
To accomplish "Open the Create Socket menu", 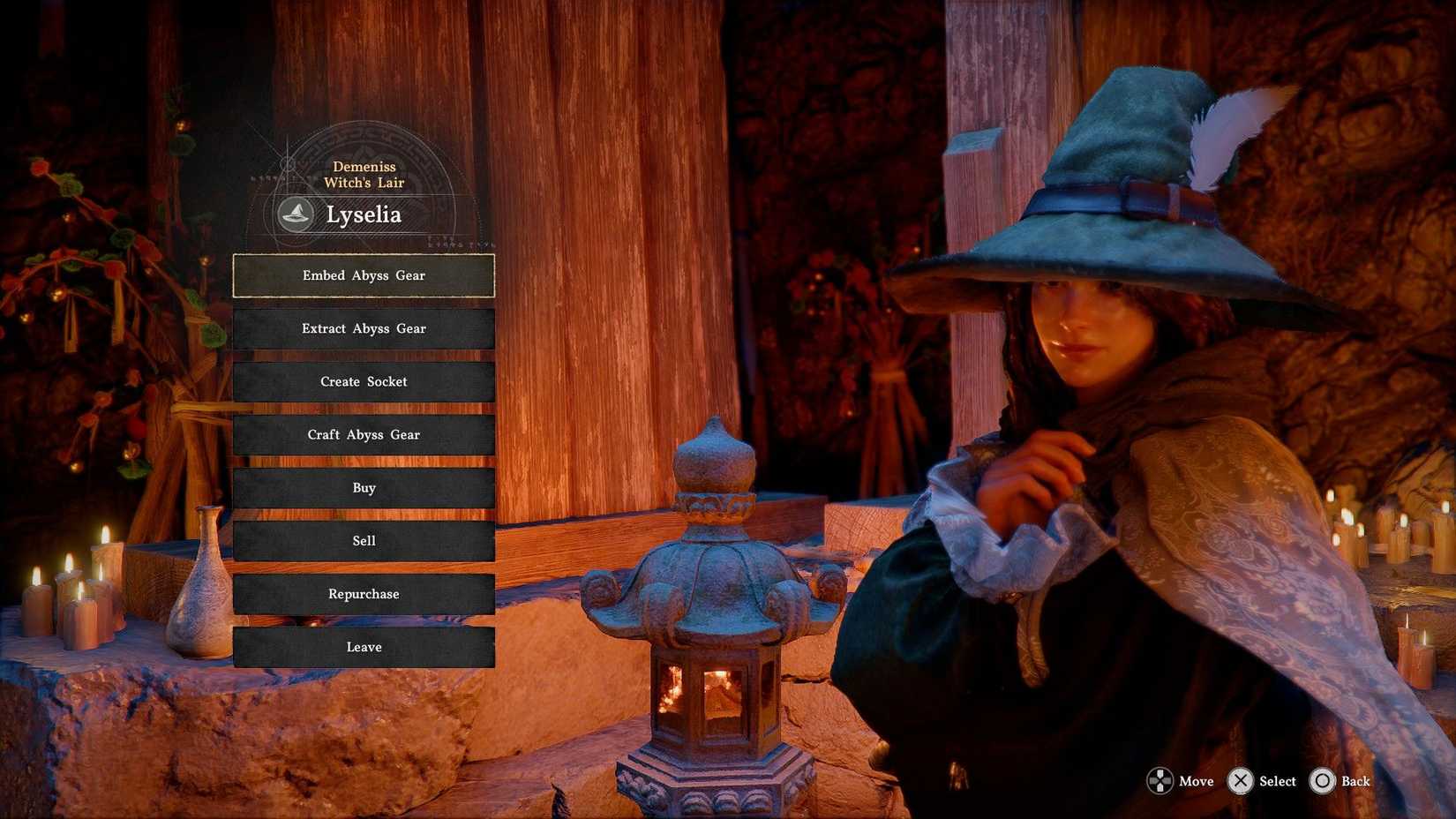I will (364, 381).
